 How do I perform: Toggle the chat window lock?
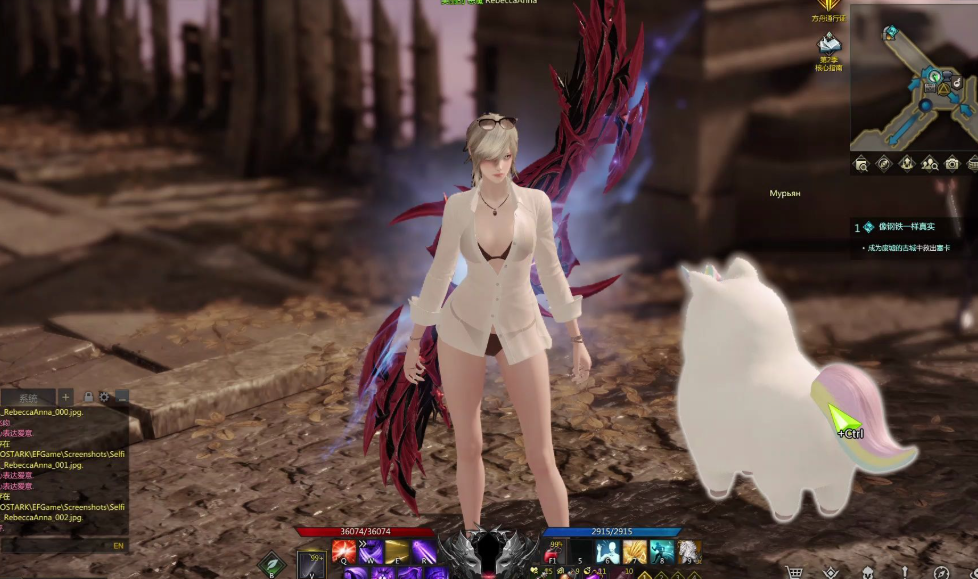[88, 397]
